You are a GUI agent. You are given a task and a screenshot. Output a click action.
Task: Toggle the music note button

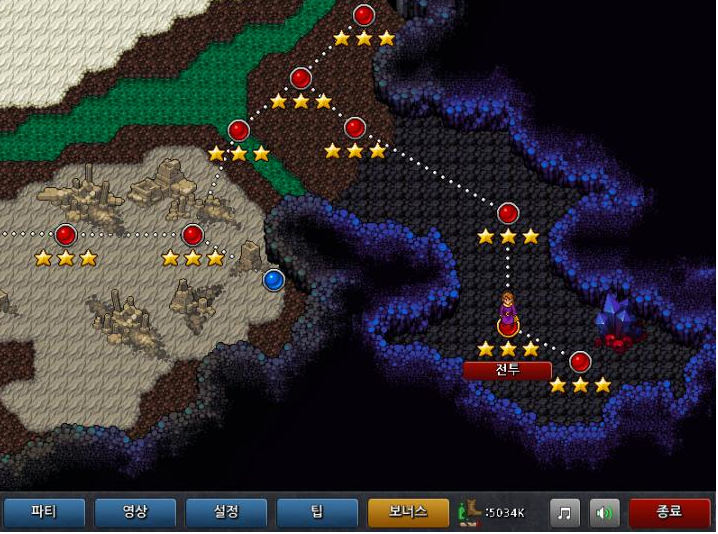tap(565, 513)
